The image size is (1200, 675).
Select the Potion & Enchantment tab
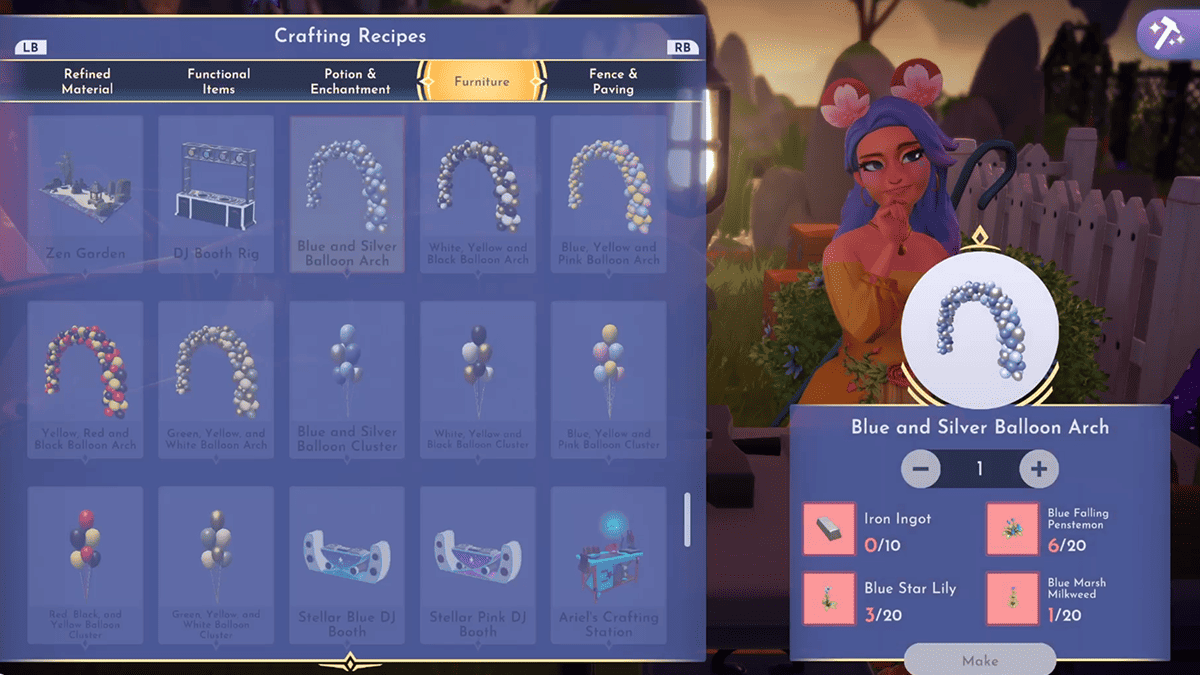pos(350,81)
